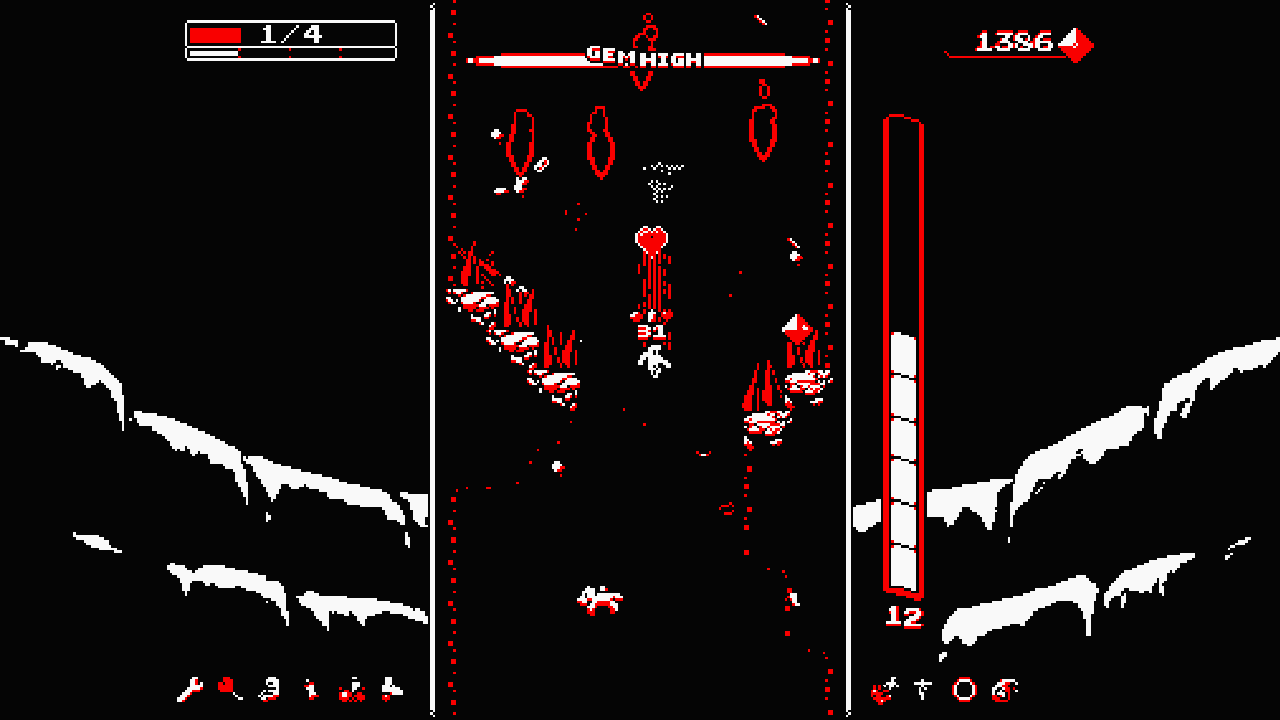This screenshot has height=720, width=1280.
Task: Click the combo counter showing 12
Action: coord(903,616)
